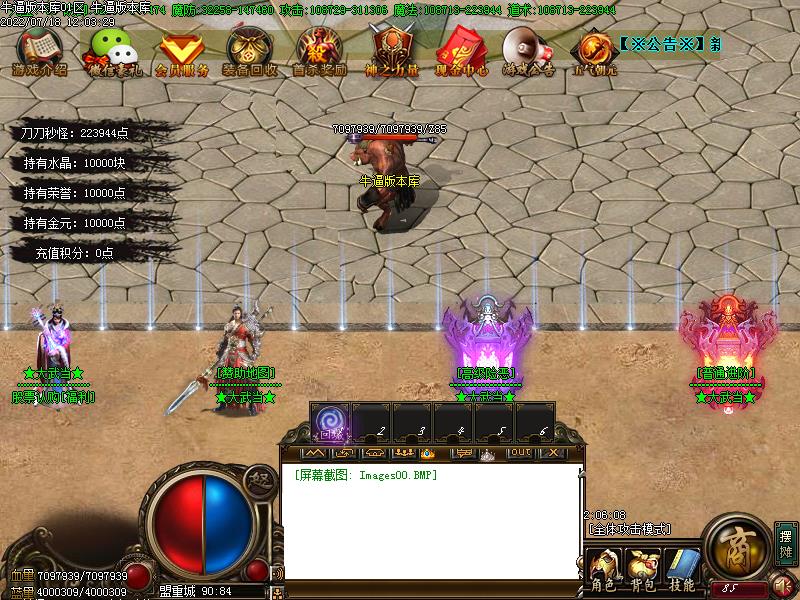This screenshot has height=600, width=800.
Task: Activate the 回城 swirl skill slot
Action: pyautogui.click(x=330, y=422)
